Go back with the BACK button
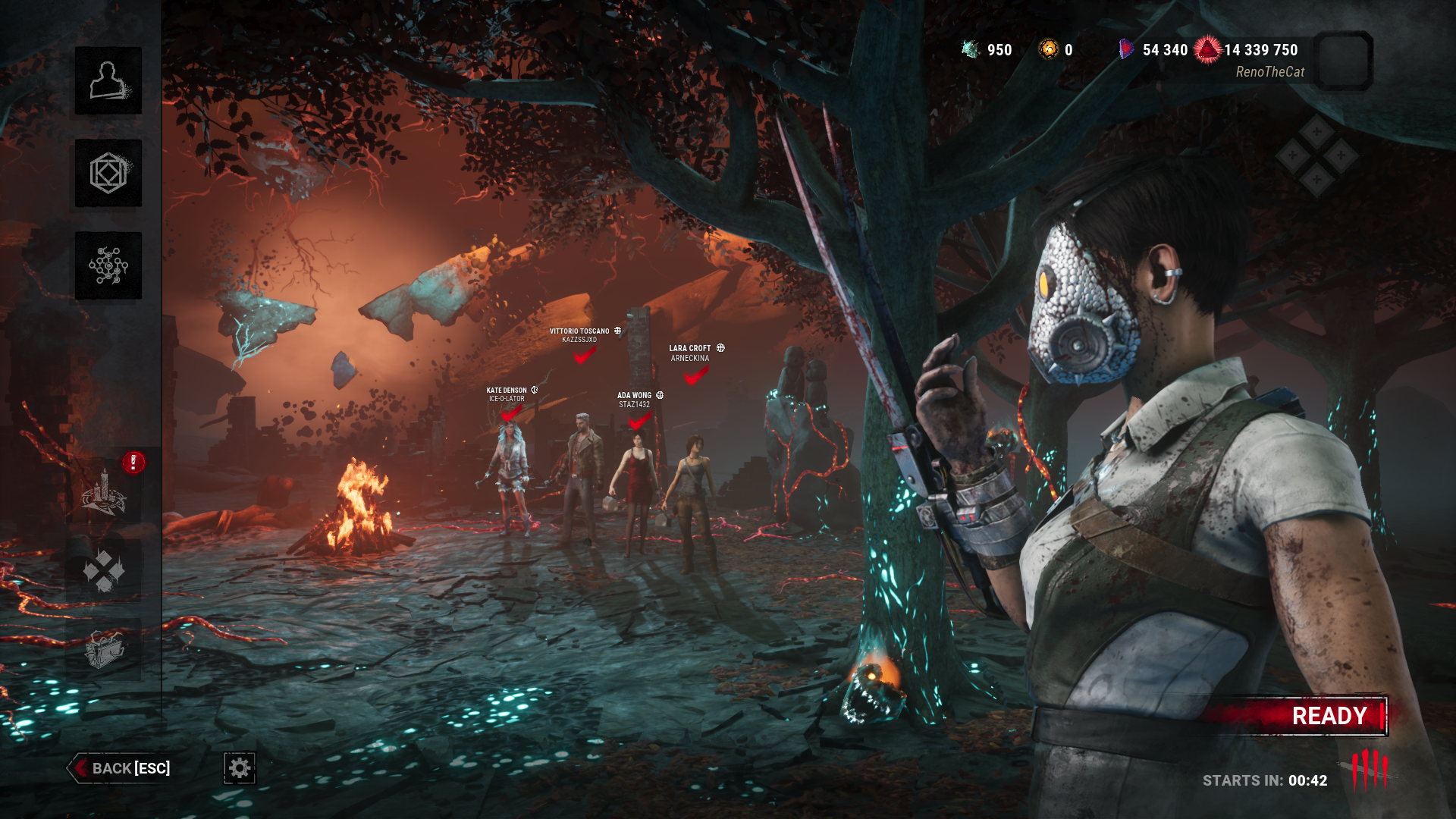Screen dimensions: 1456x819 [120, 768]
